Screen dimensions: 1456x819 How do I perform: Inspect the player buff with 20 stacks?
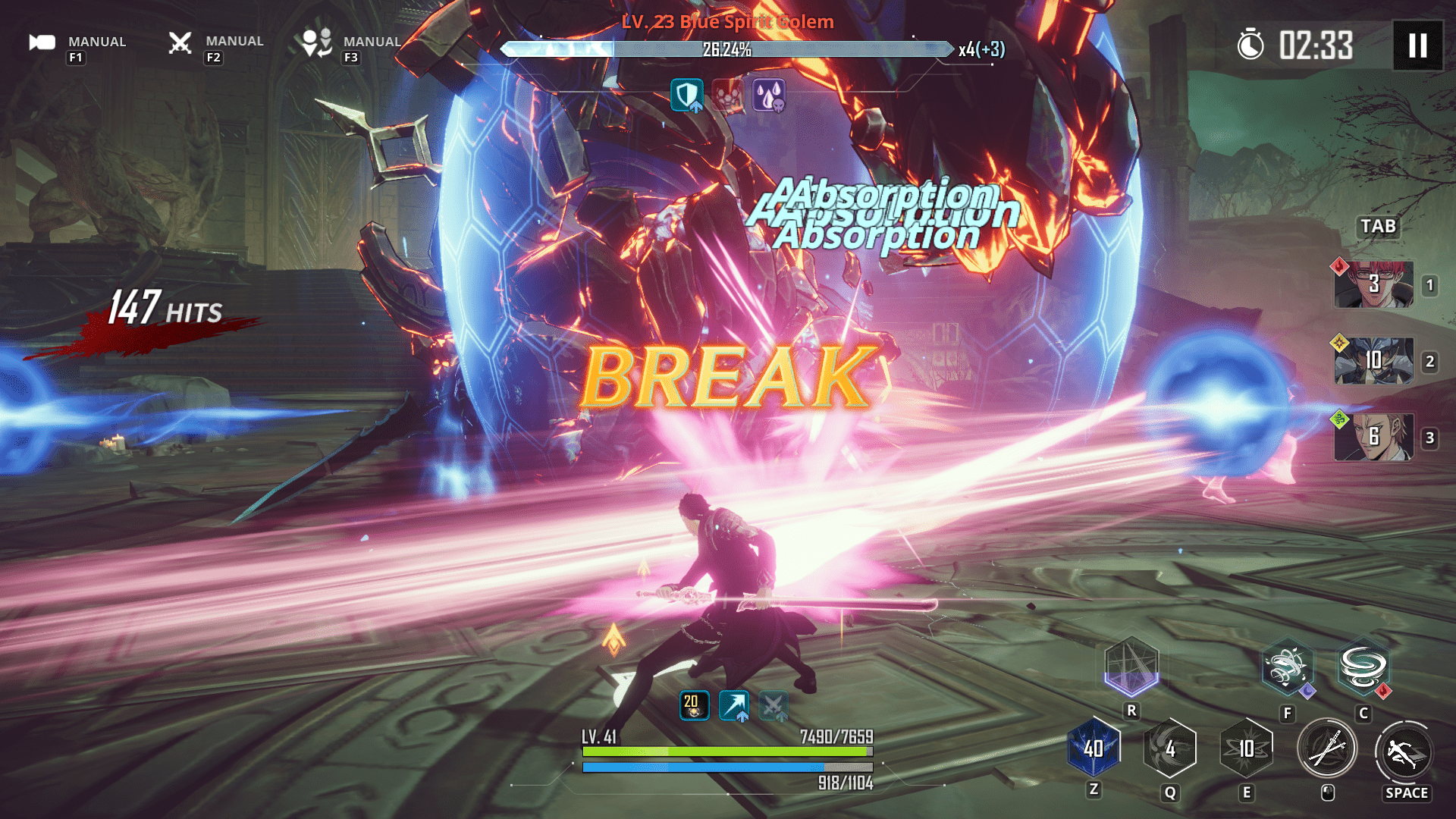[693, 705]
